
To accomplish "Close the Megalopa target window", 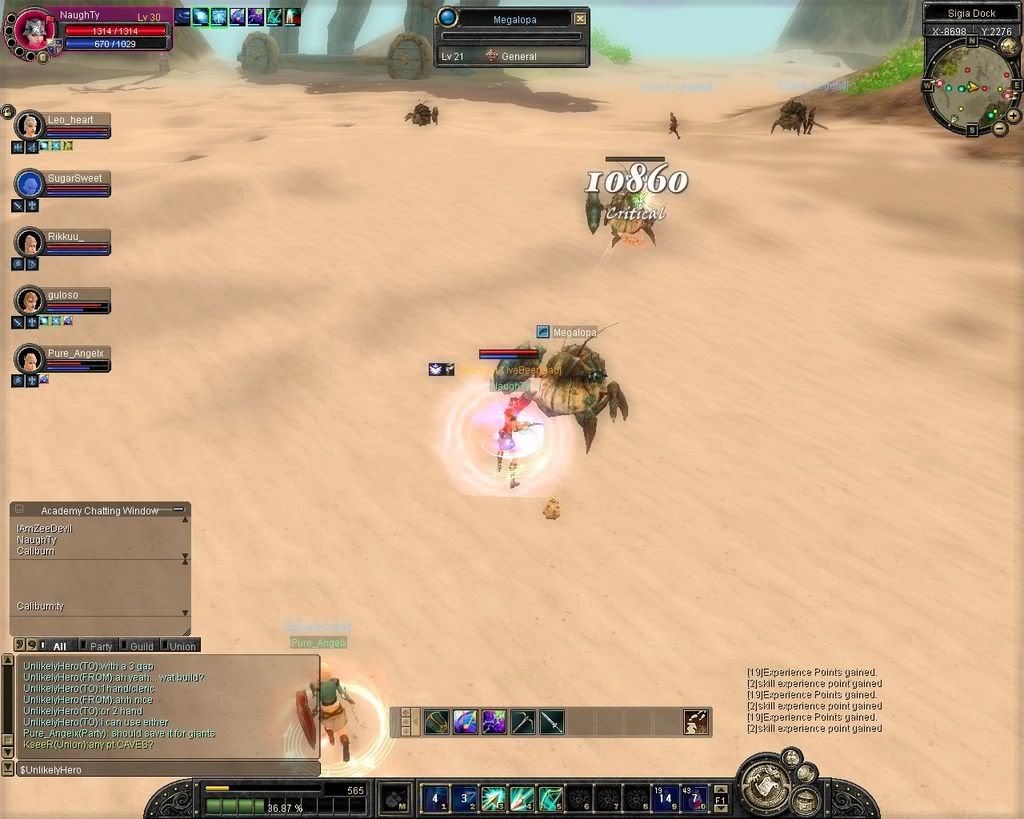I will tap(580, 18).
